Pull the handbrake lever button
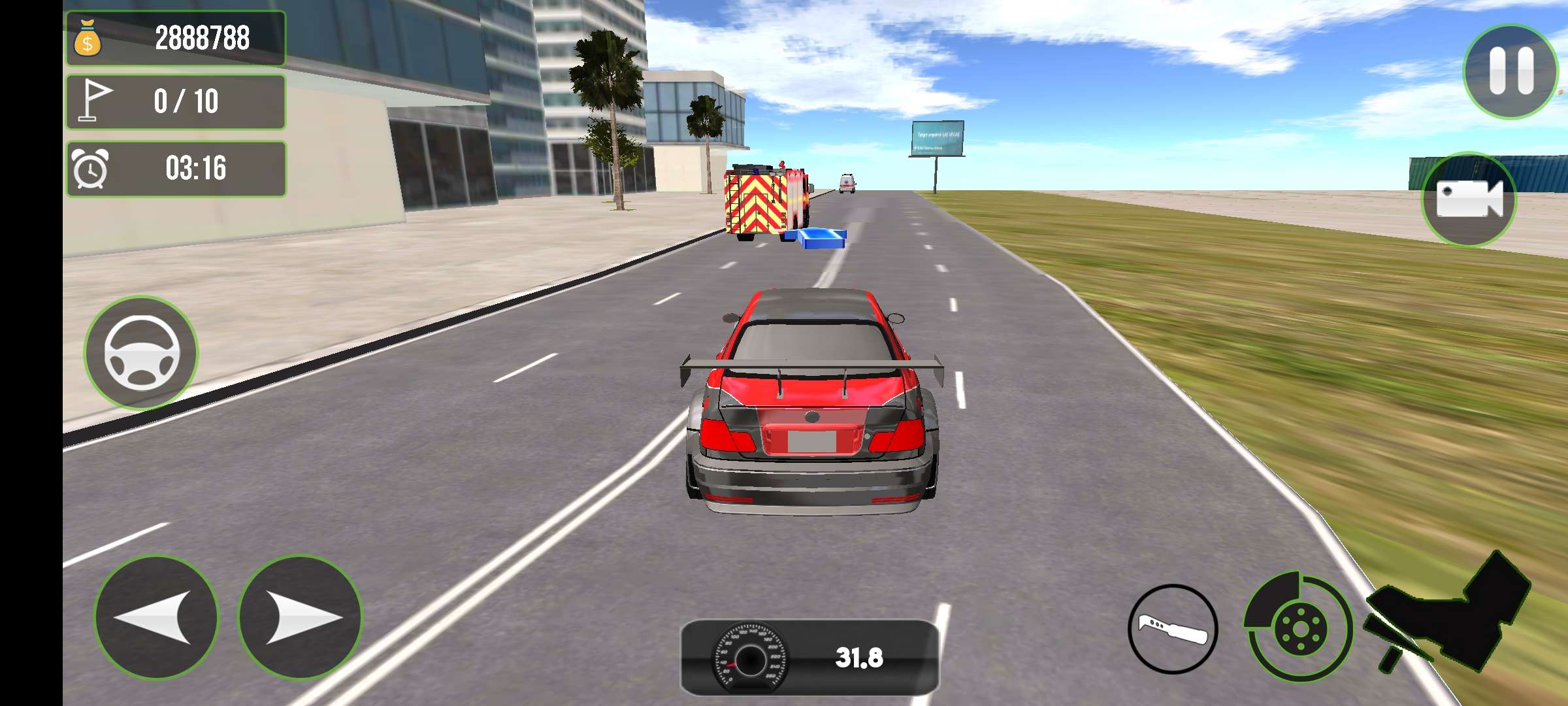The image size is (1568, 706). tap(1173, 629)
